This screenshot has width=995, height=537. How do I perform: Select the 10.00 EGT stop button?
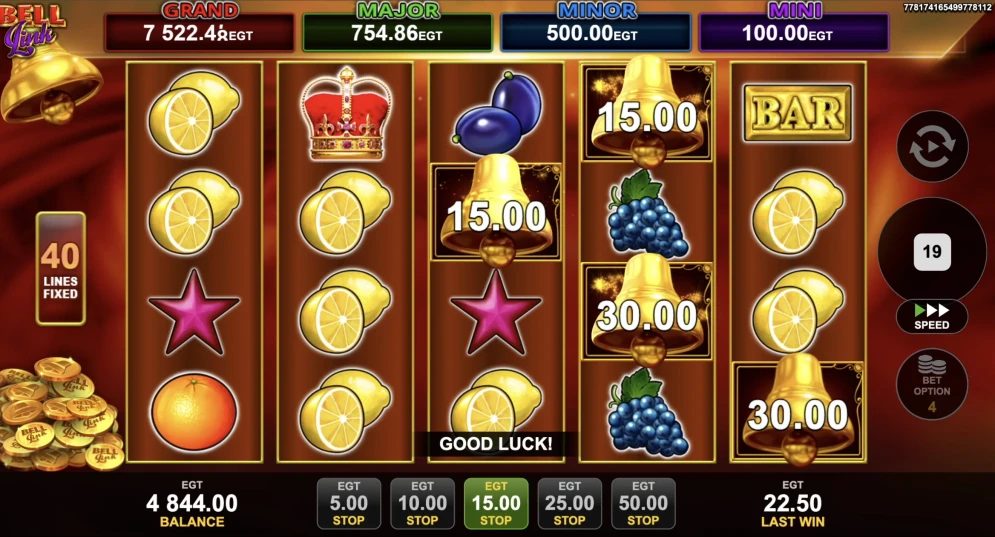[x=422, y=503]
